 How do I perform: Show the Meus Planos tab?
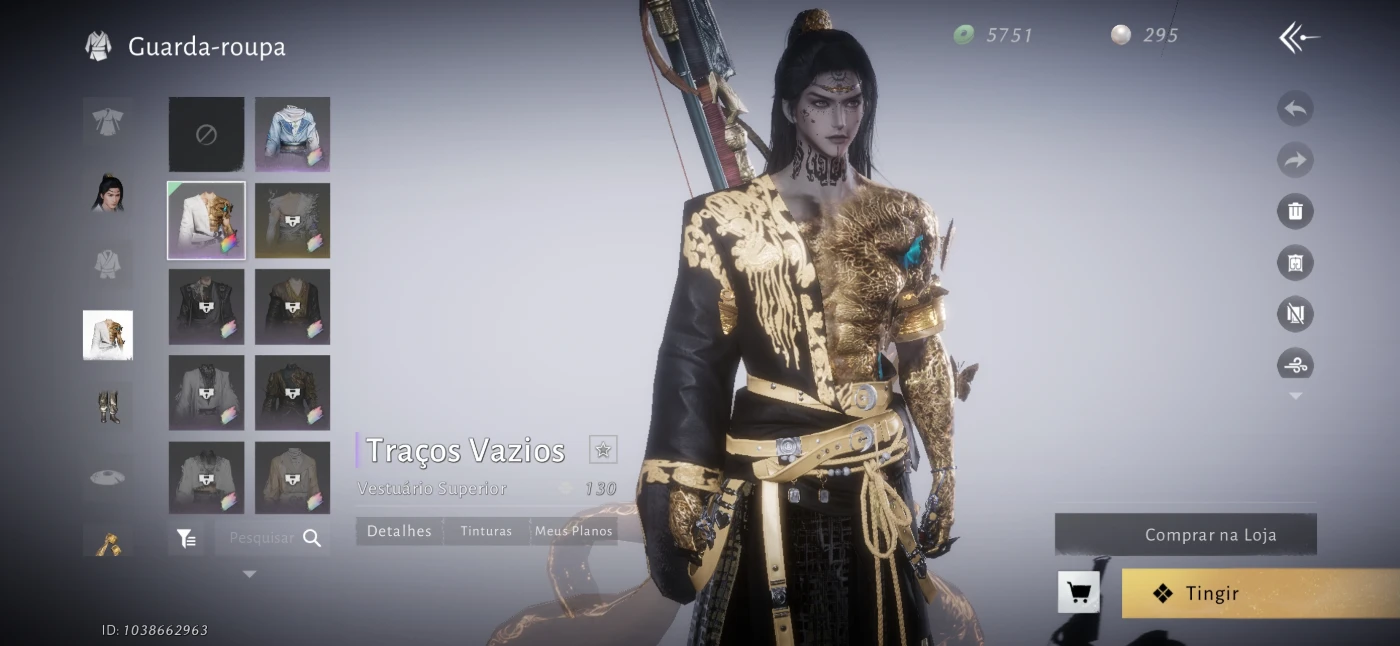573,531
